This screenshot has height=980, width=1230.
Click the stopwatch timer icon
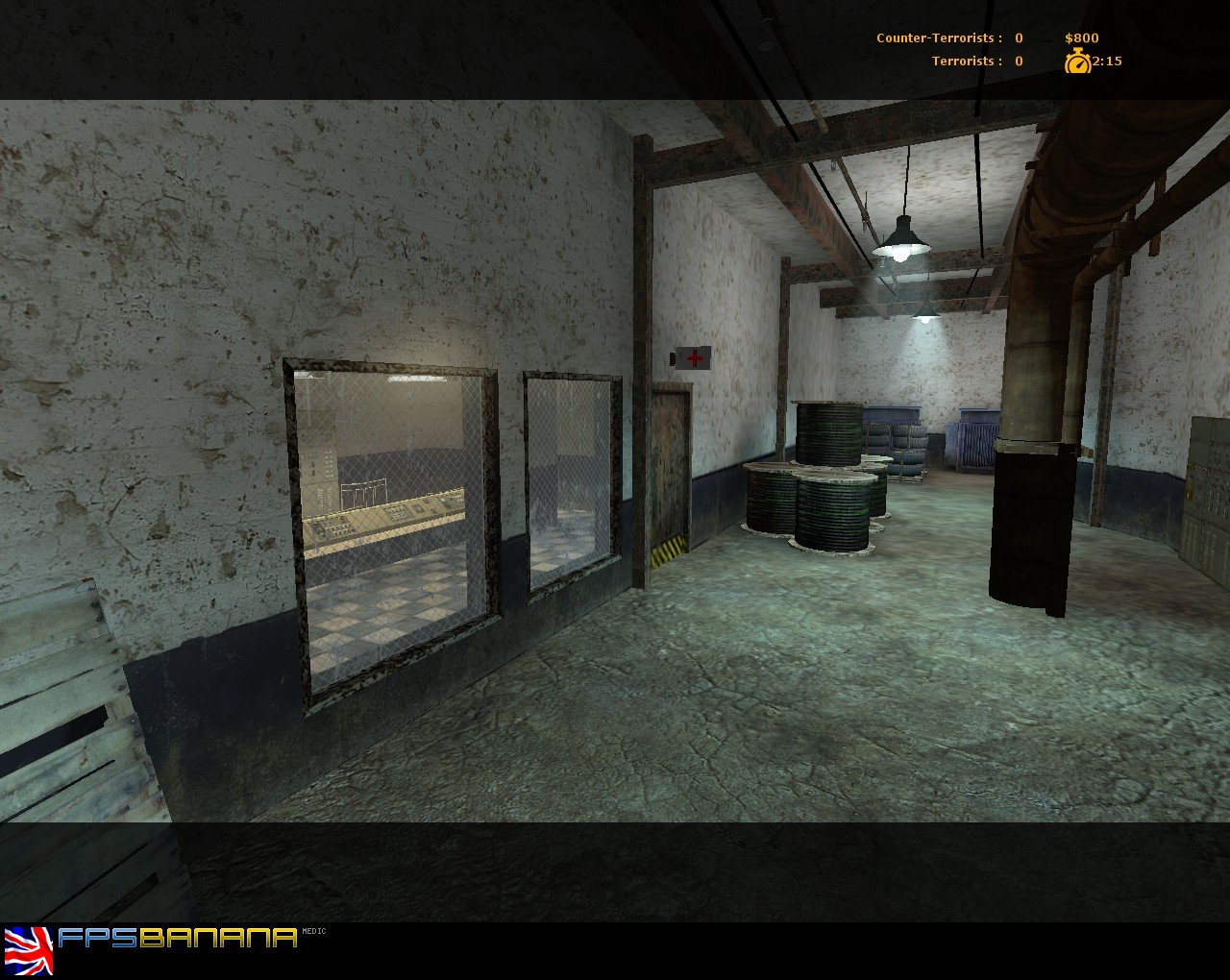tap(1078, 62)
